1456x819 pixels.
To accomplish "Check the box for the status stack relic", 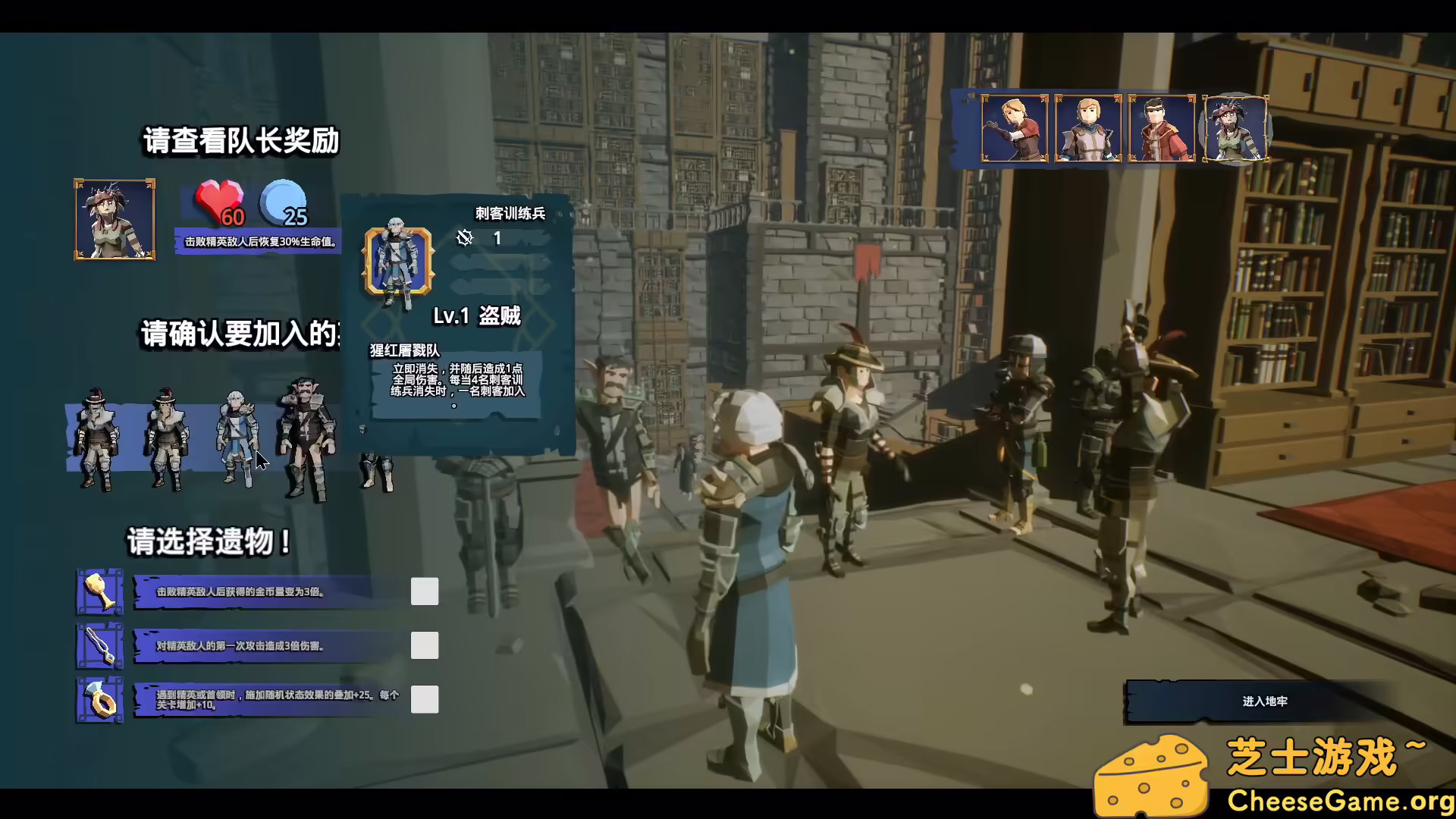I will [425, 699].
